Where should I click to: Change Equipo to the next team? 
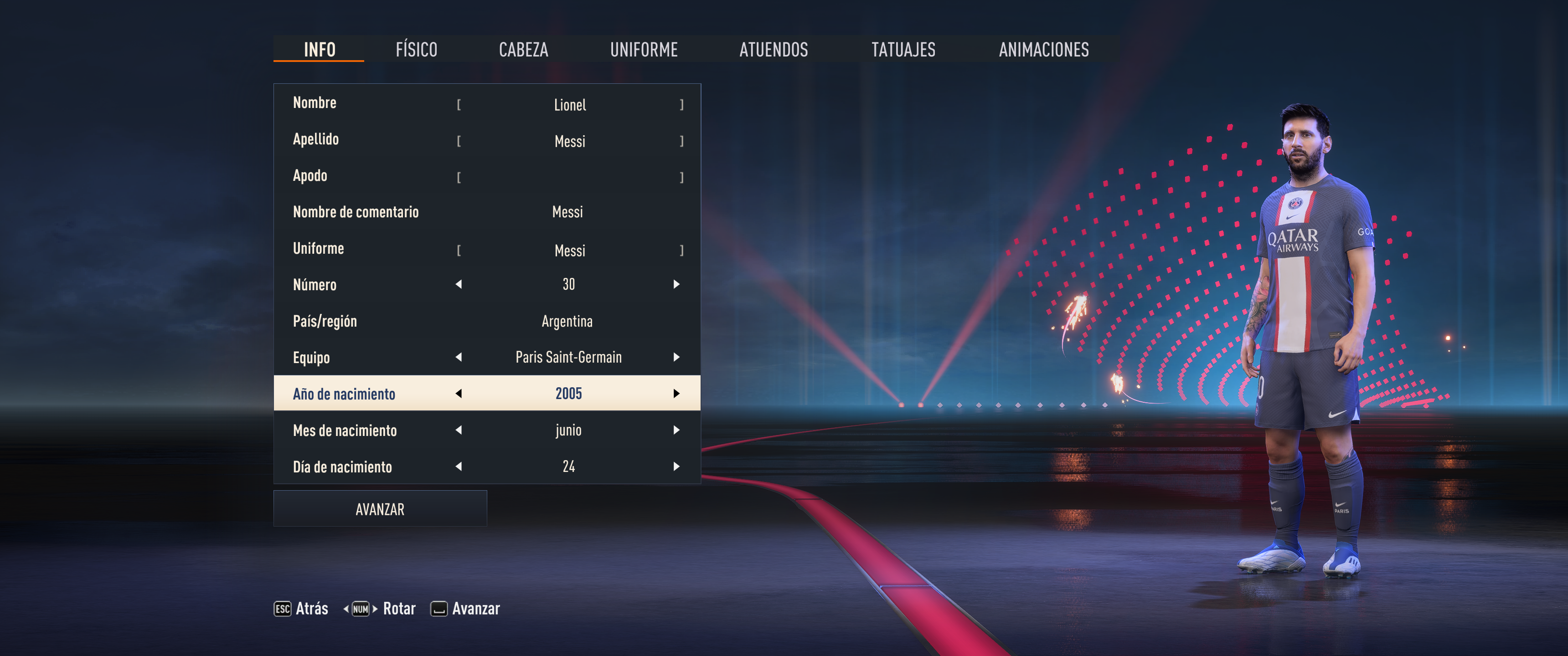(x=676, y=357)
